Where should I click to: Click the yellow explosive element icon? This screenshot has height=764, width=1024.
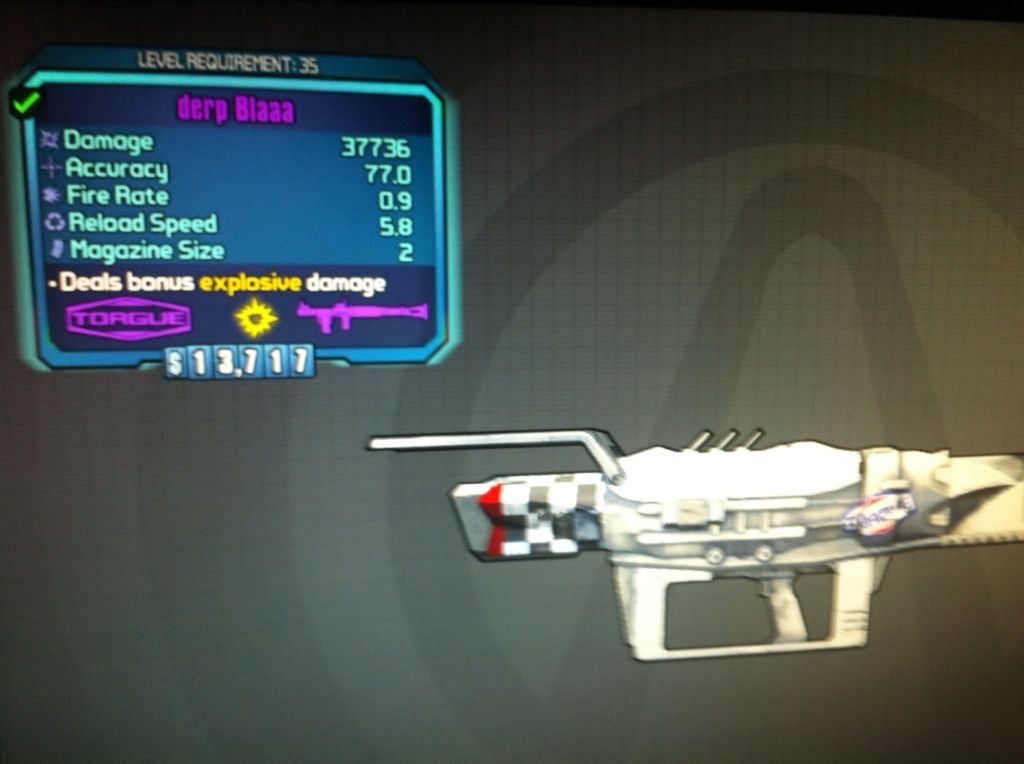pyautogui.click(x=257, y=318)
